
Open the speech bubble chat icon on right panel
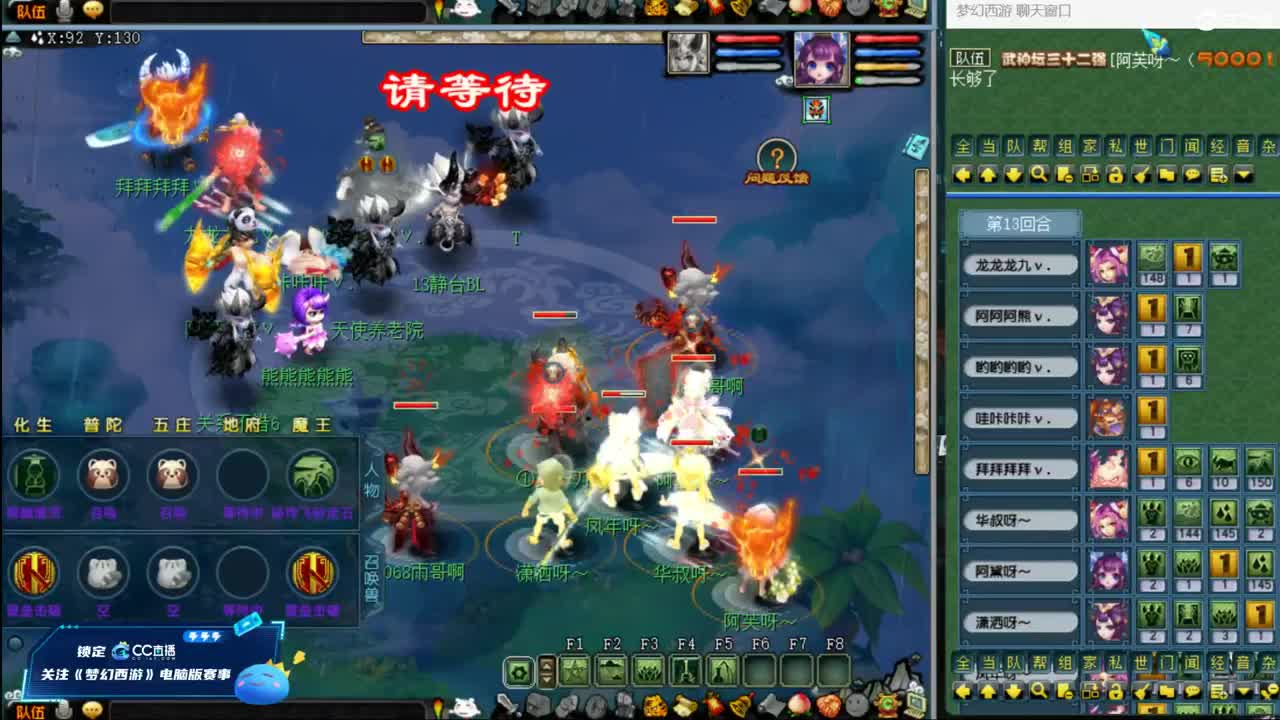1192,176
